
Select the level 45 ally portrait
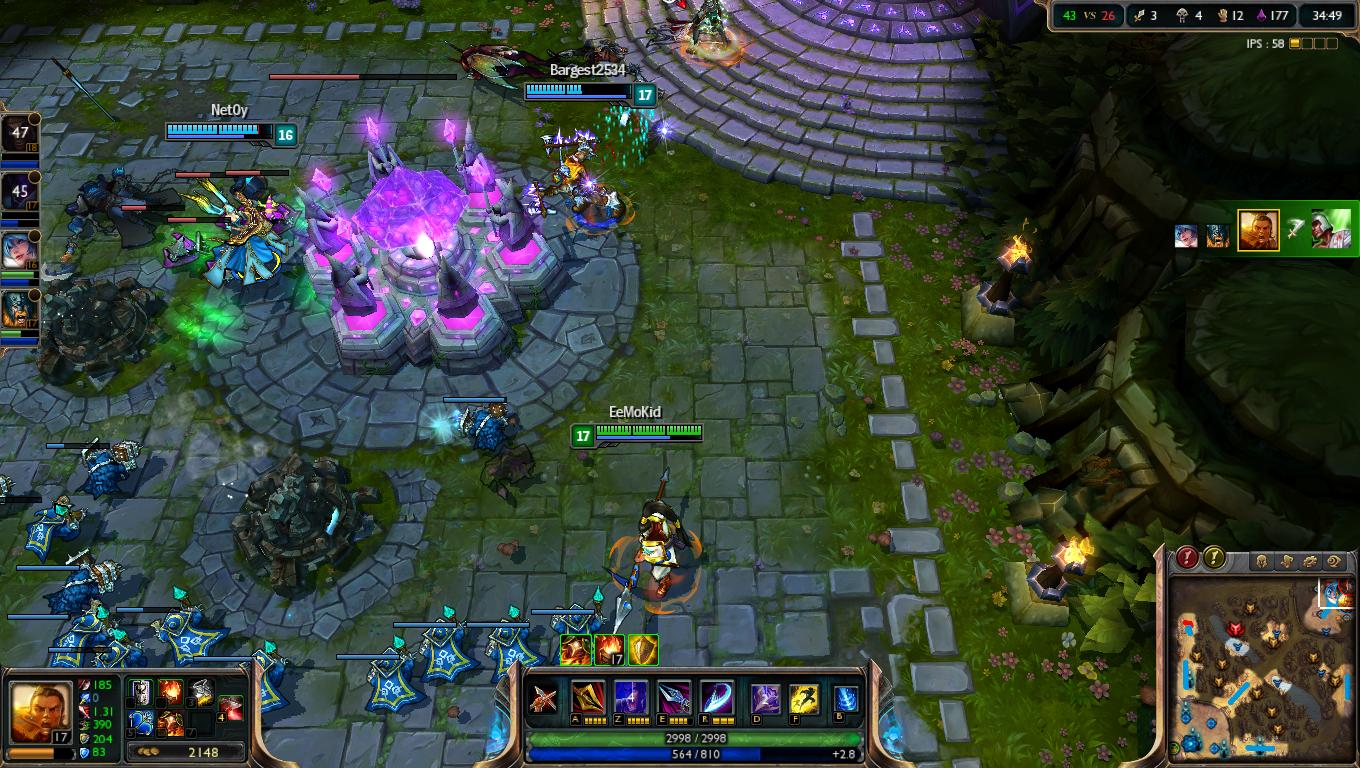[20, 190]
